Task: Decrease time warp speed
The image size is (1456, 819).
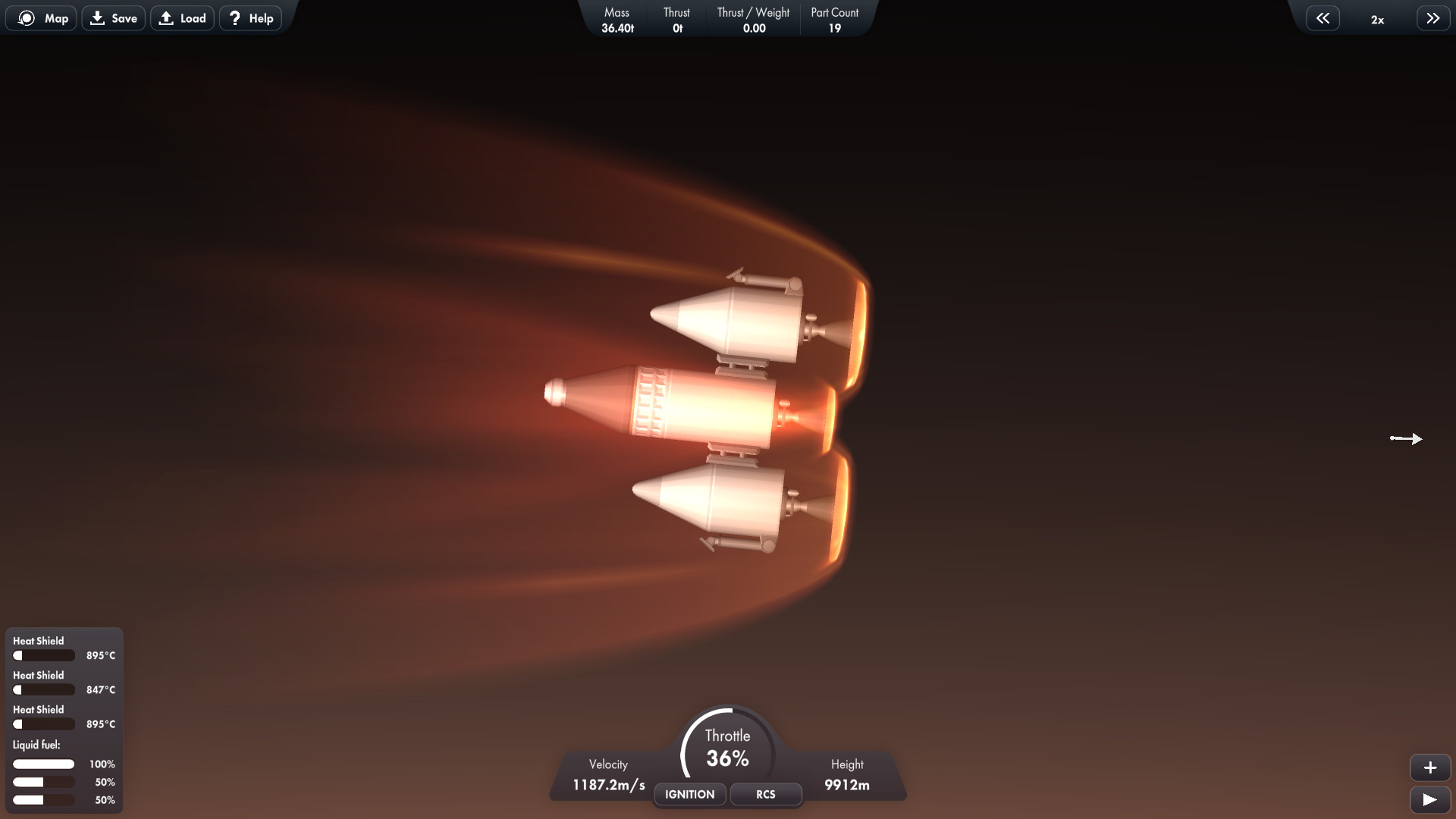Action: (1323, 17)
